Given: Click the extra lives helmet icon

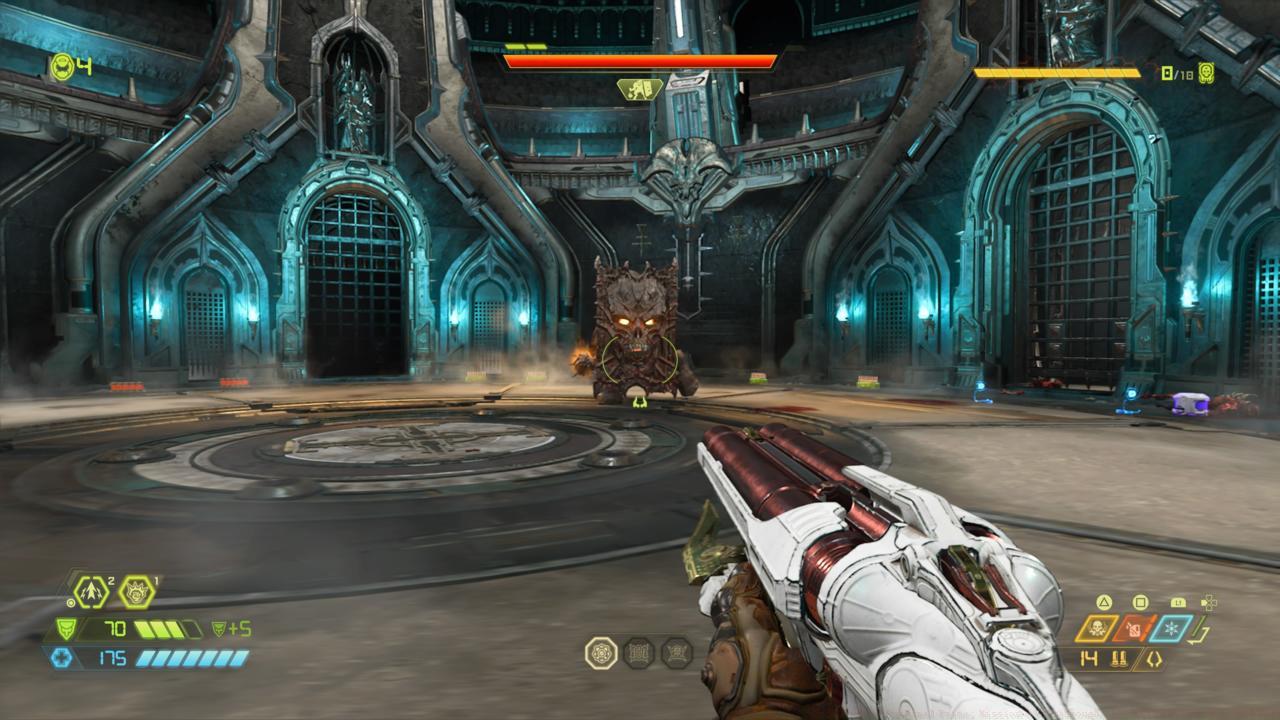Looking at the screenshot, I should (61, 67).
